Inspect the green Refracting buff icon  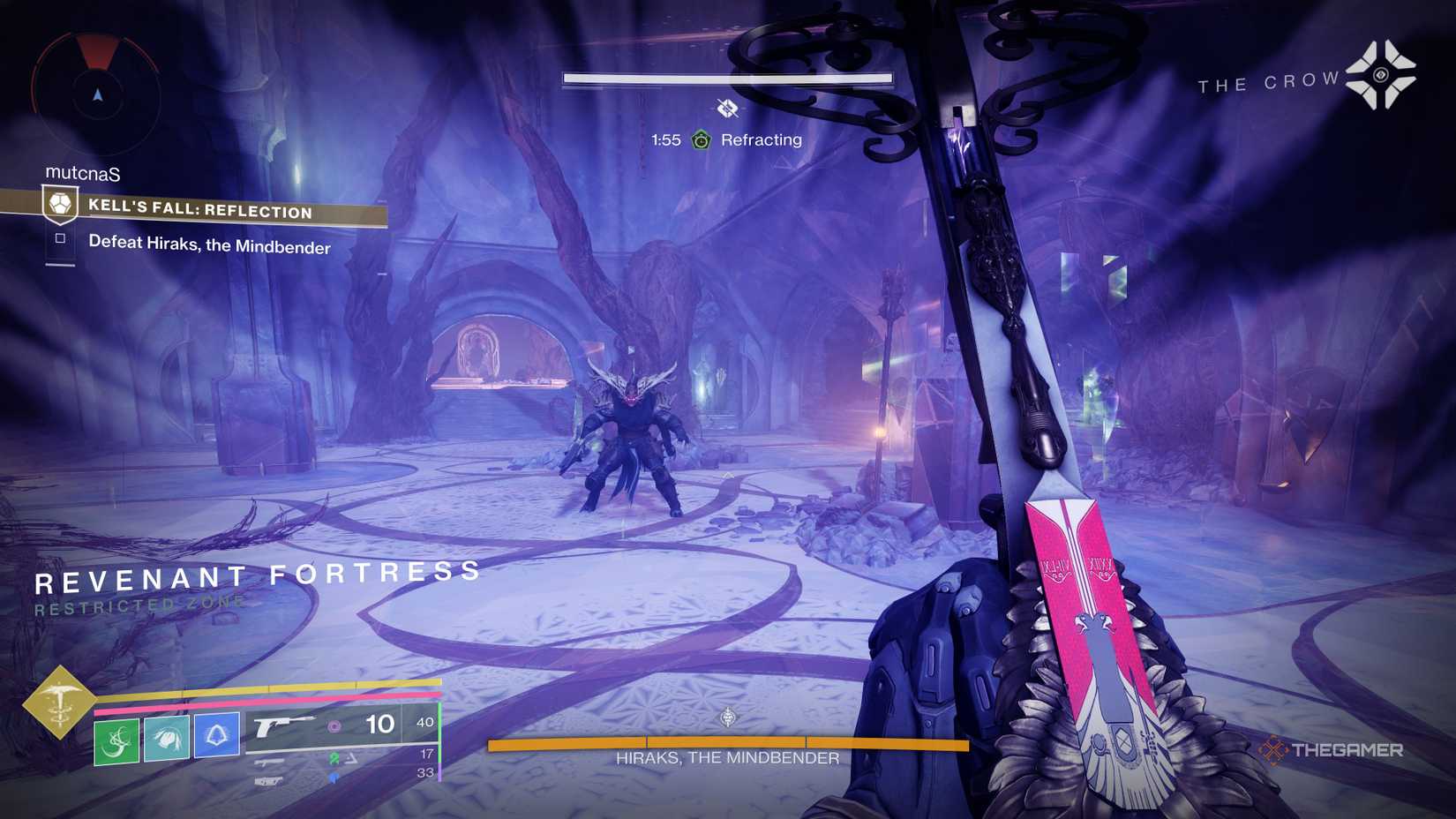click(701, 139)
